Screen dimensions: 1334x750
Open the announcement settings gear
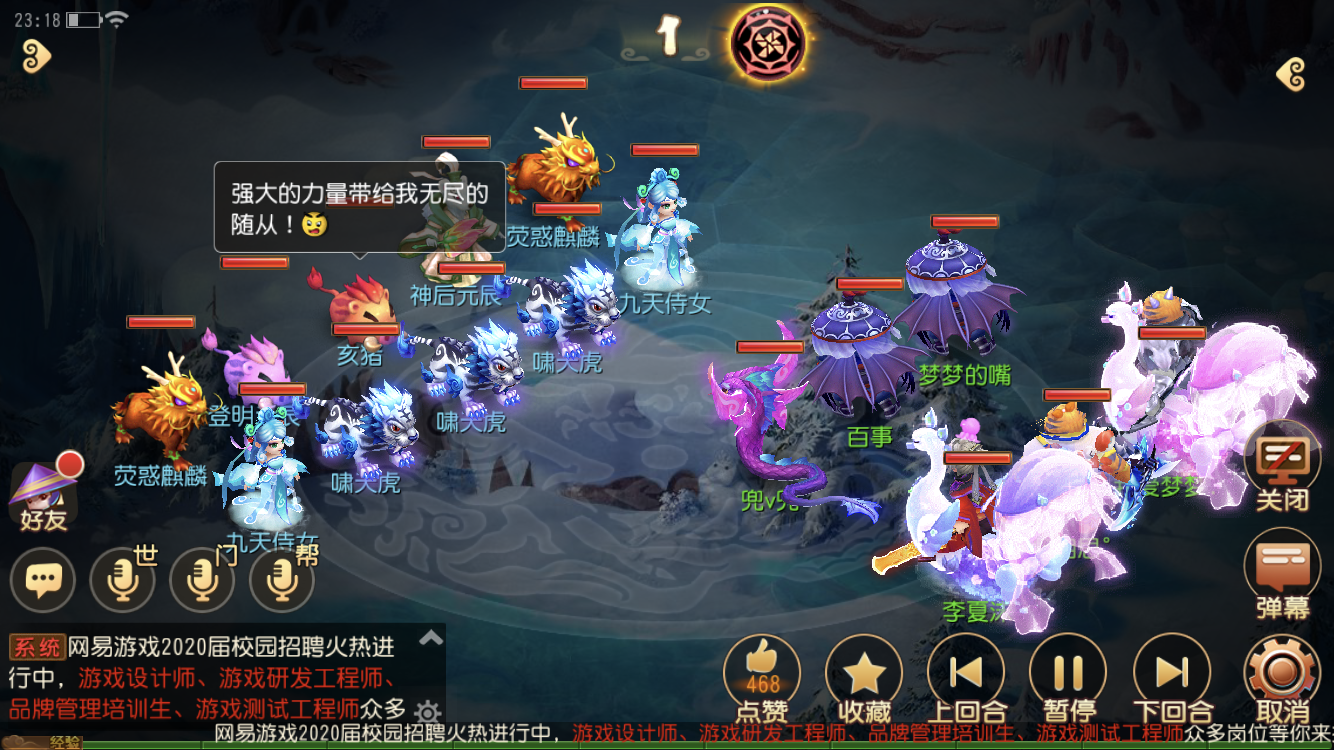tap(427, 709)
